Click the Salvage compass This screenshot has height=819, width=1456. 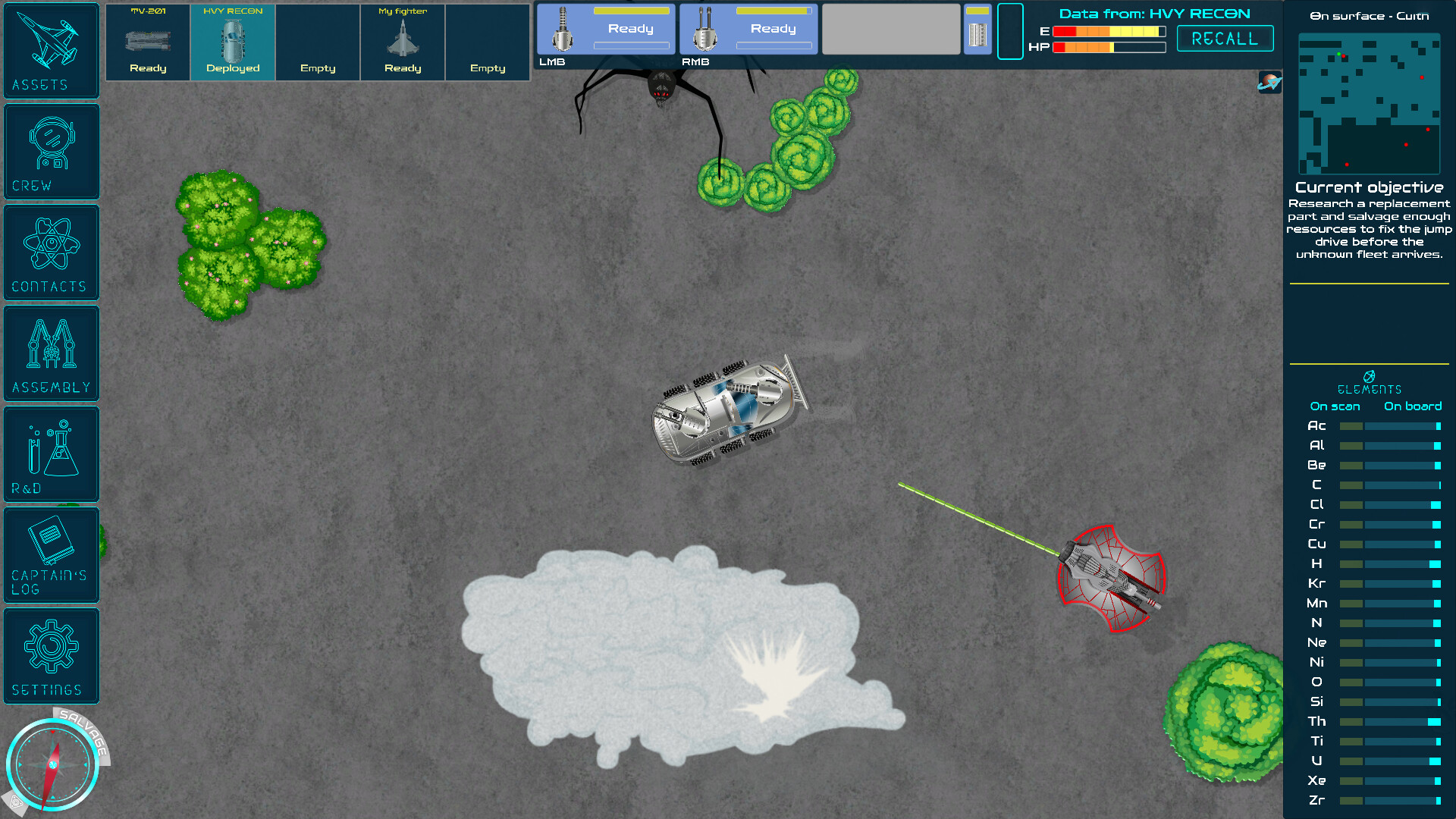pyautogui.click(x=55, y=764)
